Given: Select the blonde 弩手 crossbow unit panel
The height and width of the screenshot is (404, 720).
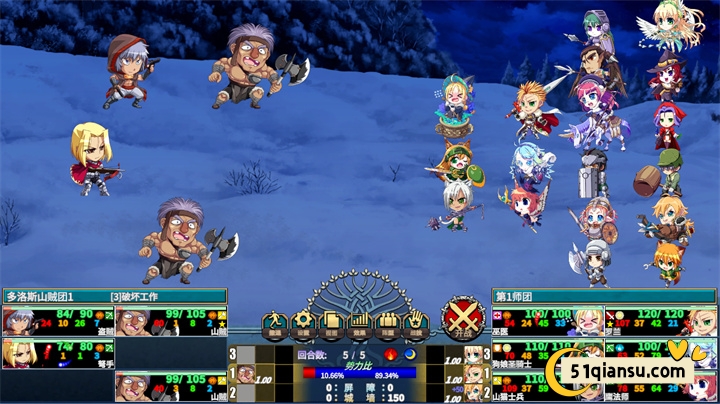Looking at the screenshot, I should (58, 353).
